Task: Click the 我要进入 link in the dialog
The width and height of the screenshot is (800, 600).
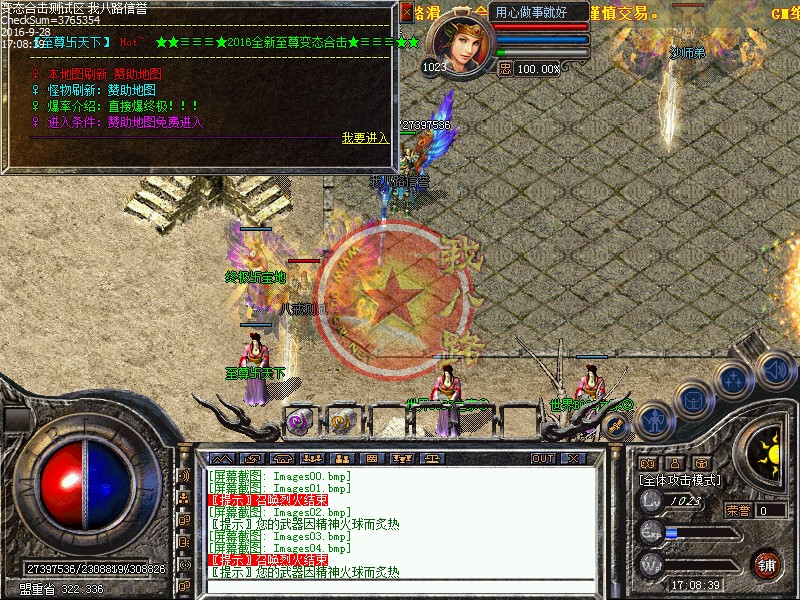Action: pos(364,138)
